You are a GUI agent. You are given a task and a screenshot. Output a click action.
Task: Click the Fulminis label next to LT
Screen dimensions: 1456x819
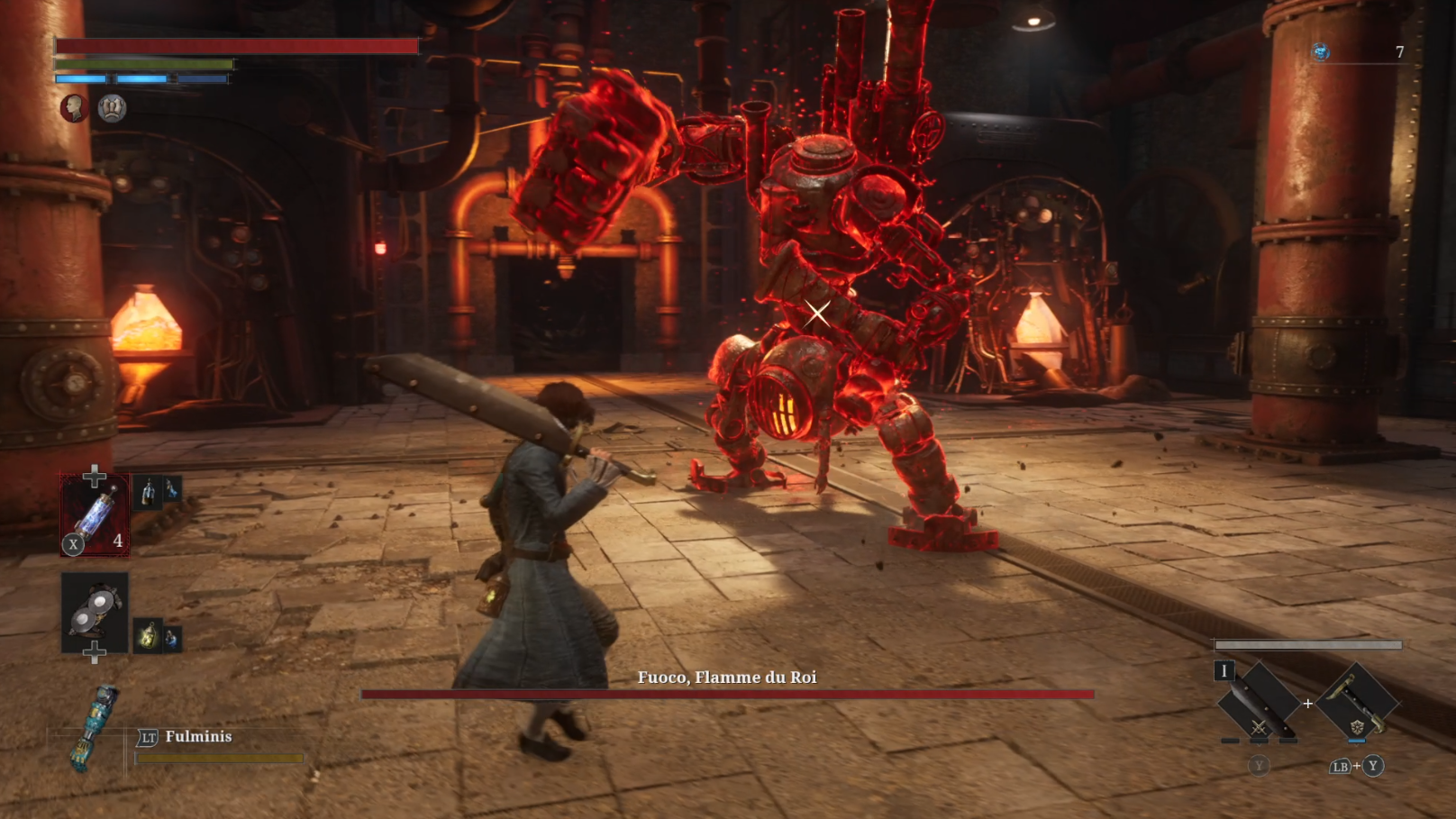click(196, 736)
